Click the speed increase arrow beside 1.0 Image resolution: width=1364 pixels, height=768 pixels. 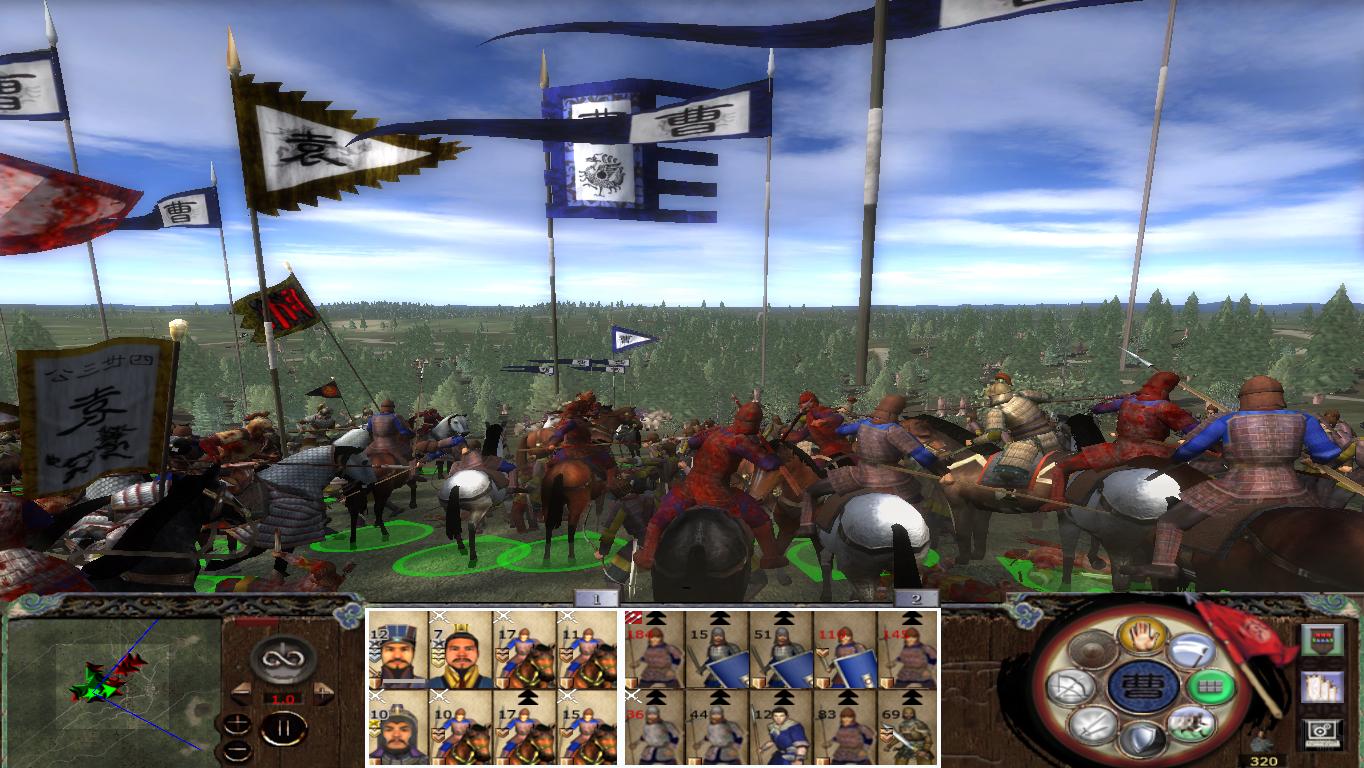point(323,692)
